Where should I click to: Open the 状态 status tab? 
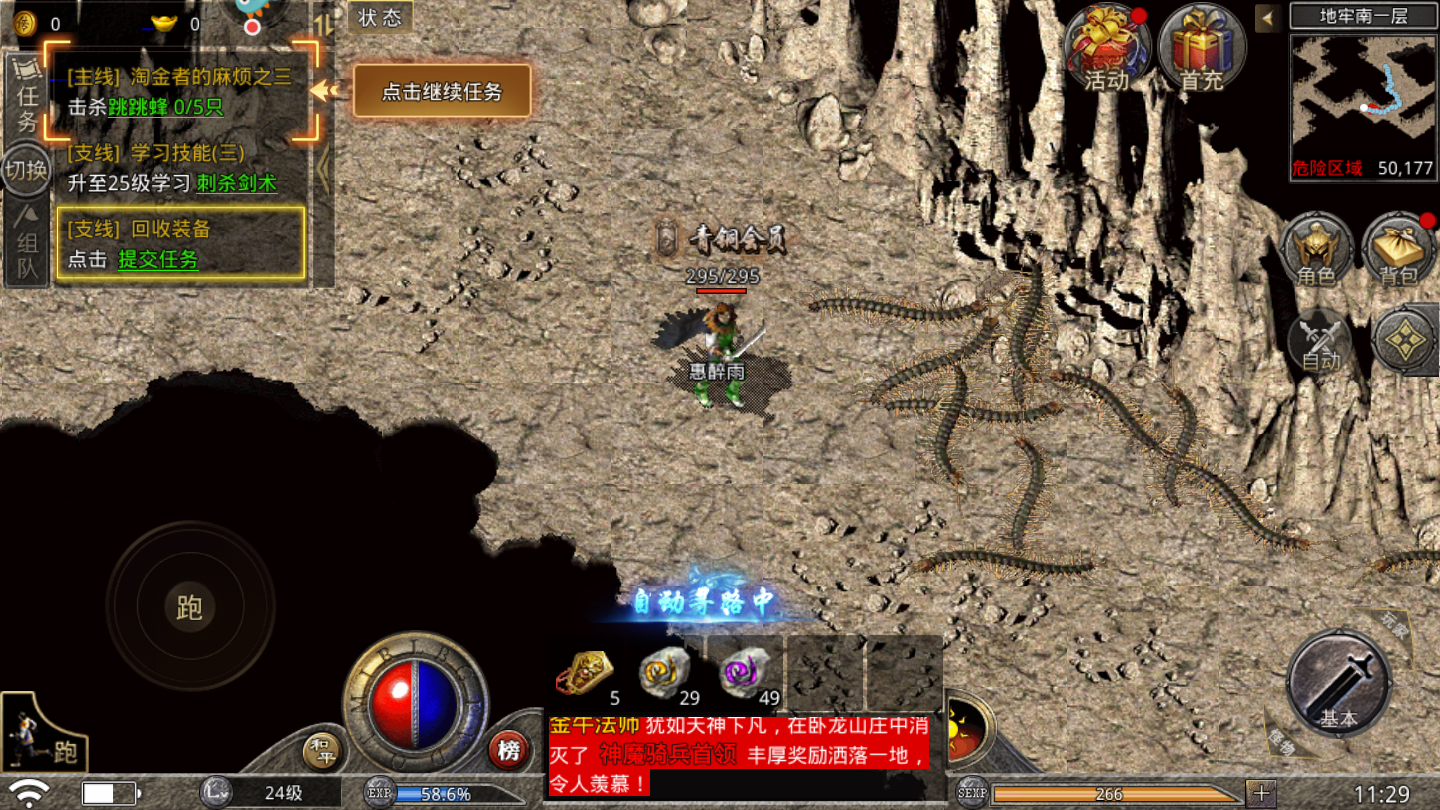click(380, 18)
